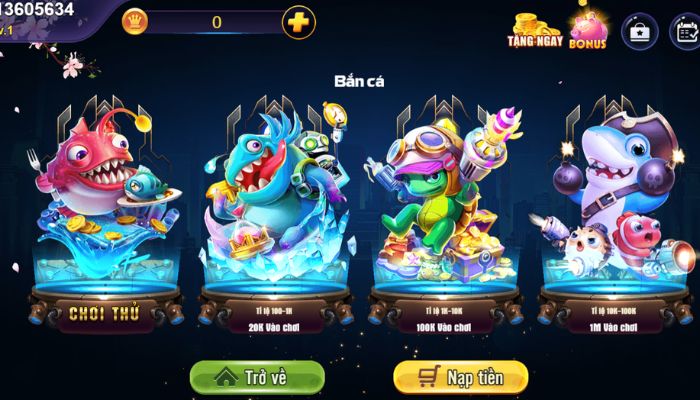Open the Nạp tiền deposit button
Screen dimensions: 700x400
tap(460, 378)
